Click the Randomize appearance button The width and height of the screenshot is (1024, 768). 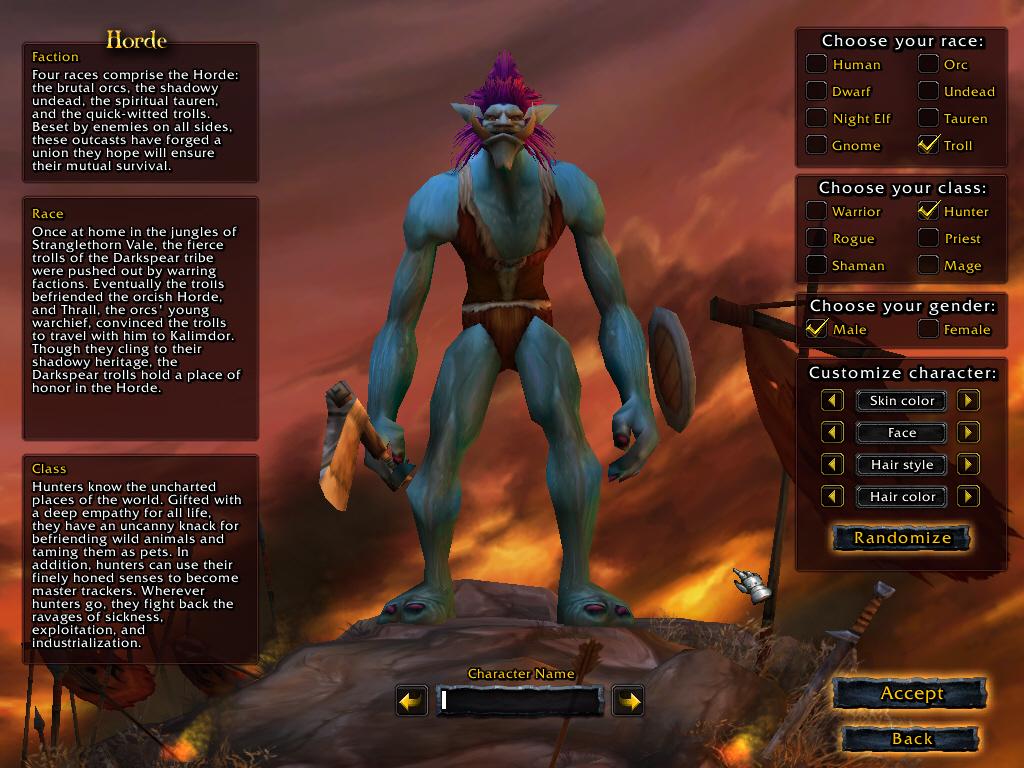click(902, 538)
